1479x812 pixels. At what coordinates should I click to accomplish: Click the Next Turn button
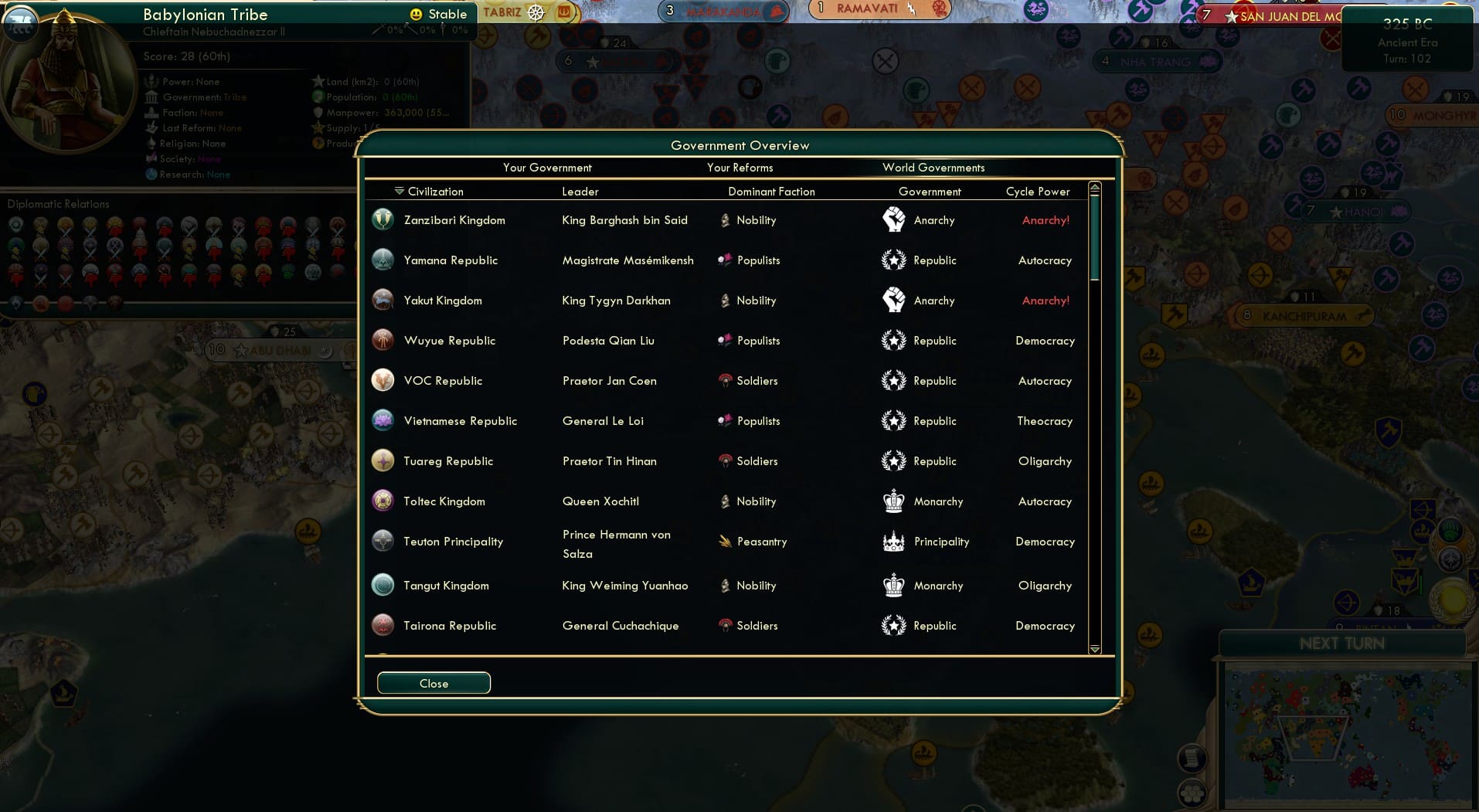1343,642
